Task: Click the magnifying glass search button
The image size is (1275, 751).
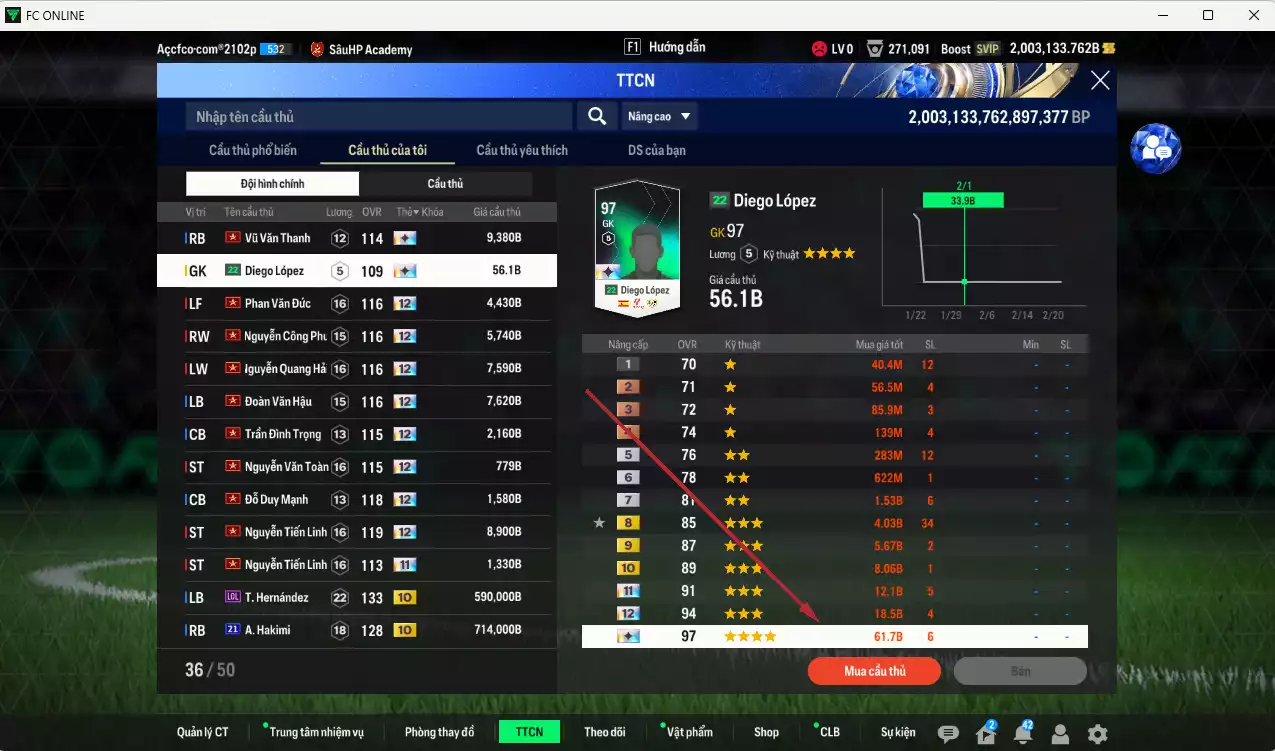Action: 597,117
